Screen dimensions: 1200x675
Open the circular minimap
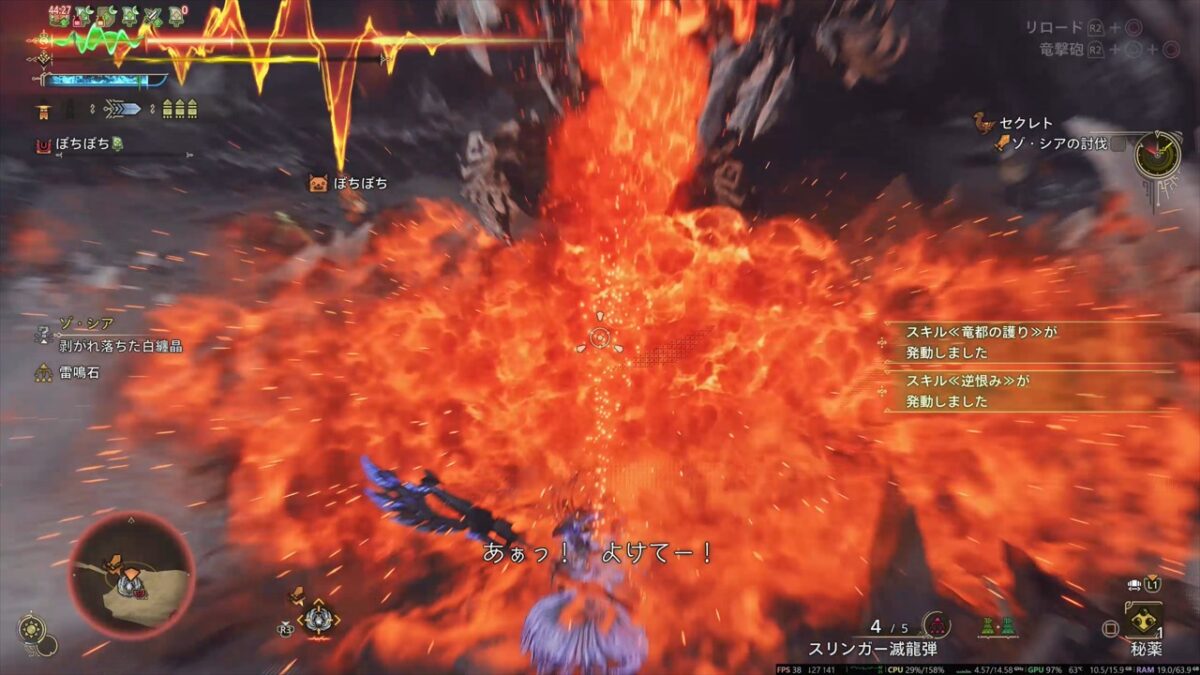(x=131, y=576)
